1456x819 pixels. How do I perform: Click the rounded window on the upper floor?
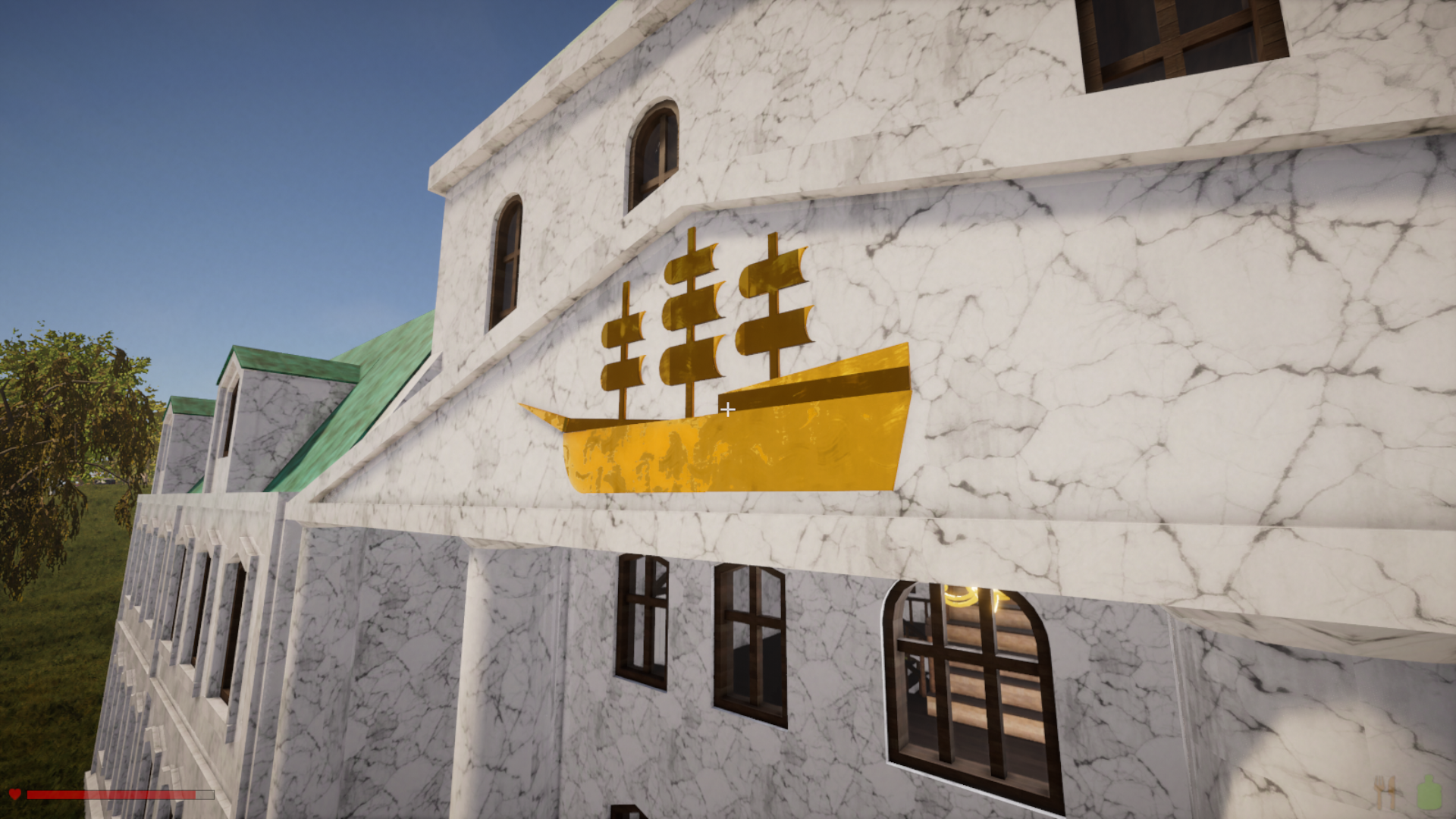coord(508,258)
